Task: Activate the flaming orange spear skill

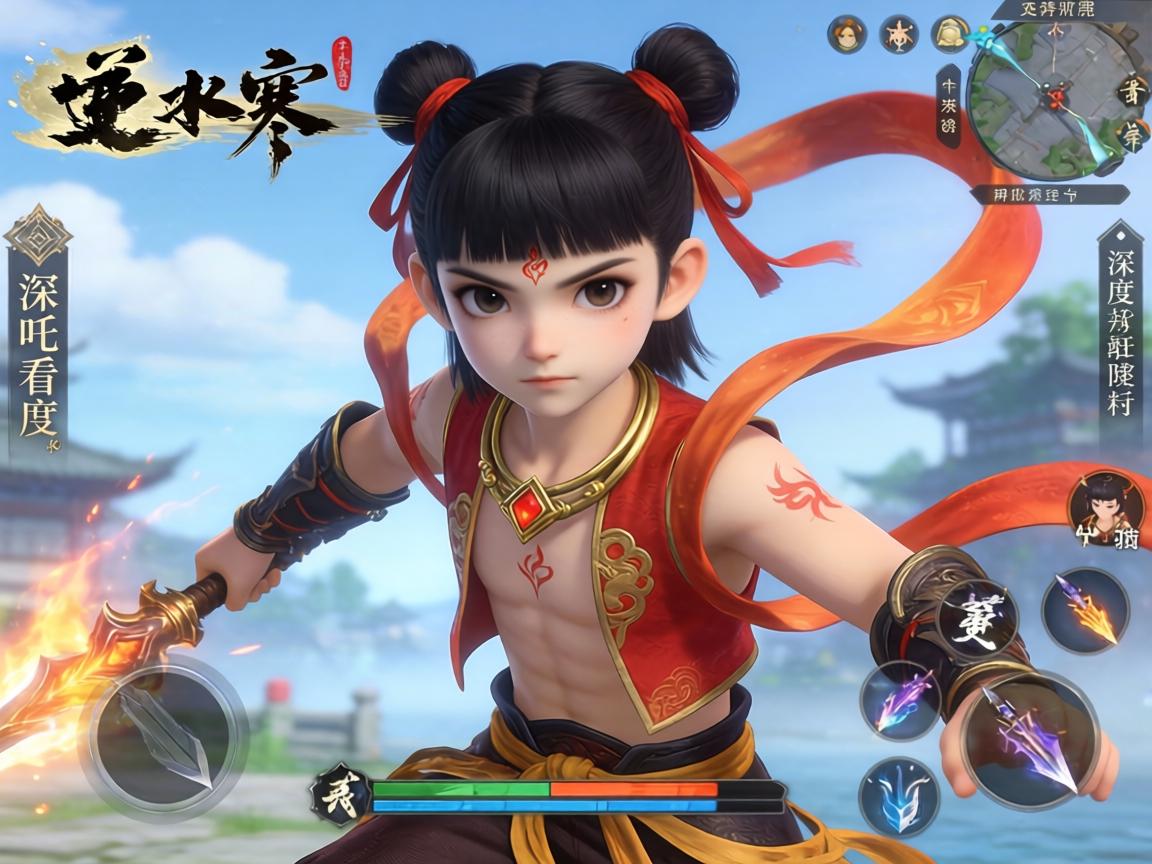Action: pyautogui.click(x=1085, y=610)
